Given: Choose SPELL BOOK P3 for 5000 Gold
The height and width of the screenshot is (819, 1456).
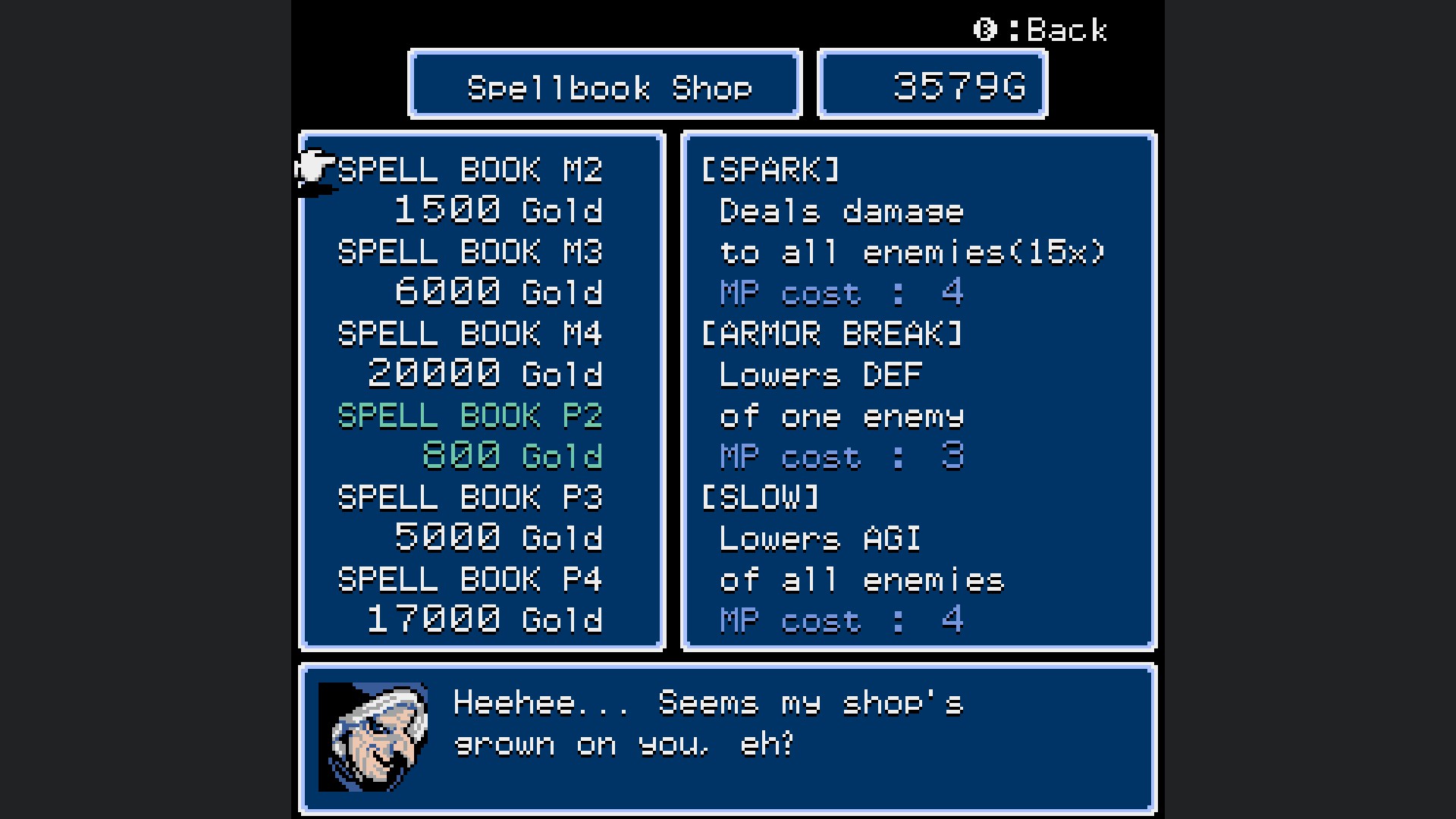Looking at the screenshot, I should click(469, 498).
